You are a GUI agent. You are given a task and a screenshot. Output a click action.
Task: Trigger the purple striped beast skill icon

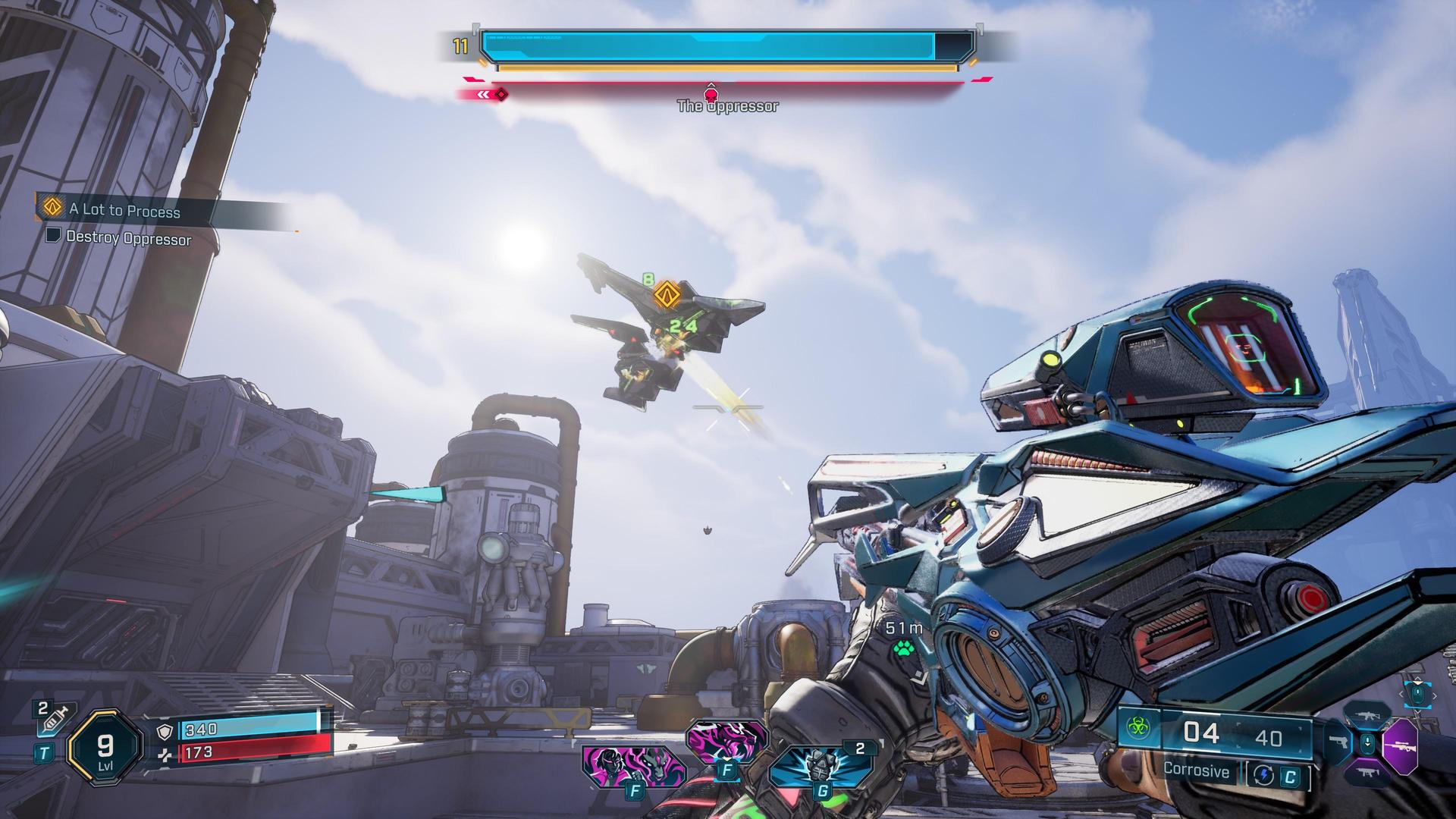click(726, 744)
